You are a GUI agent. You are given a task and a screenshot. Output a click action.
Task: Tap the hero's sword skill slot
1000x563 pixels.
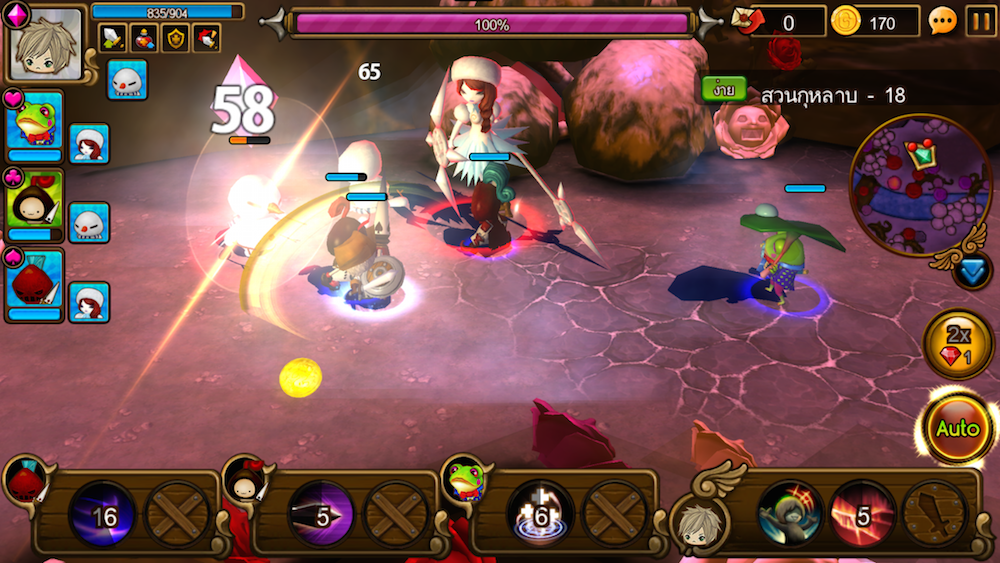pos(934,514)
